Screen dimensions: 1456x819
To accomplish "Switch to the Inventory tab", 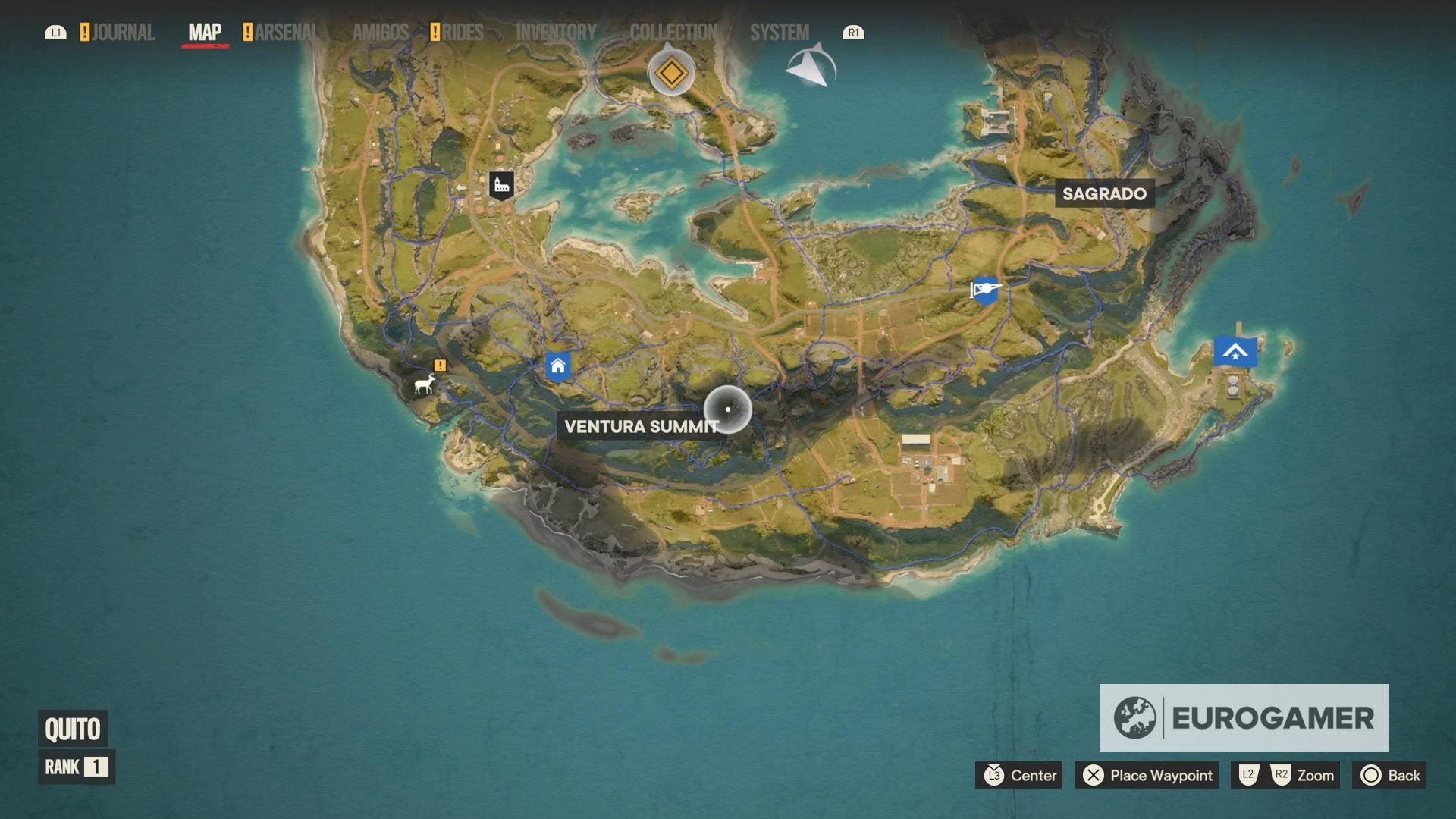I will (x=555, y=32).
